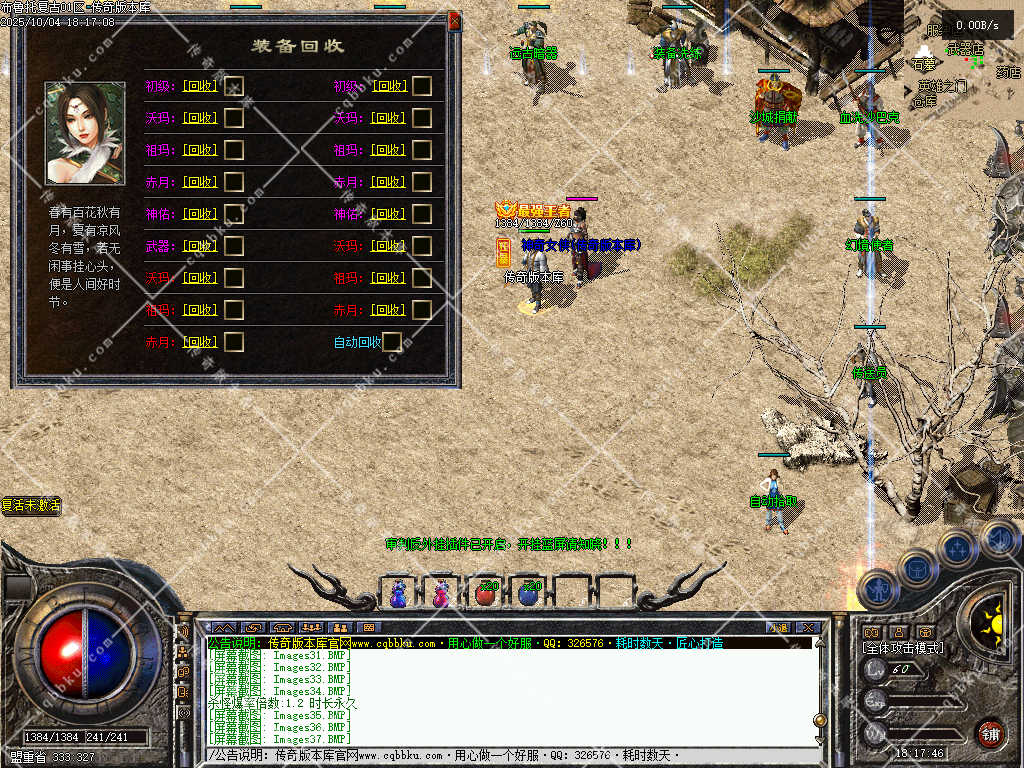Click the X button beside 小退

(809, 627)
